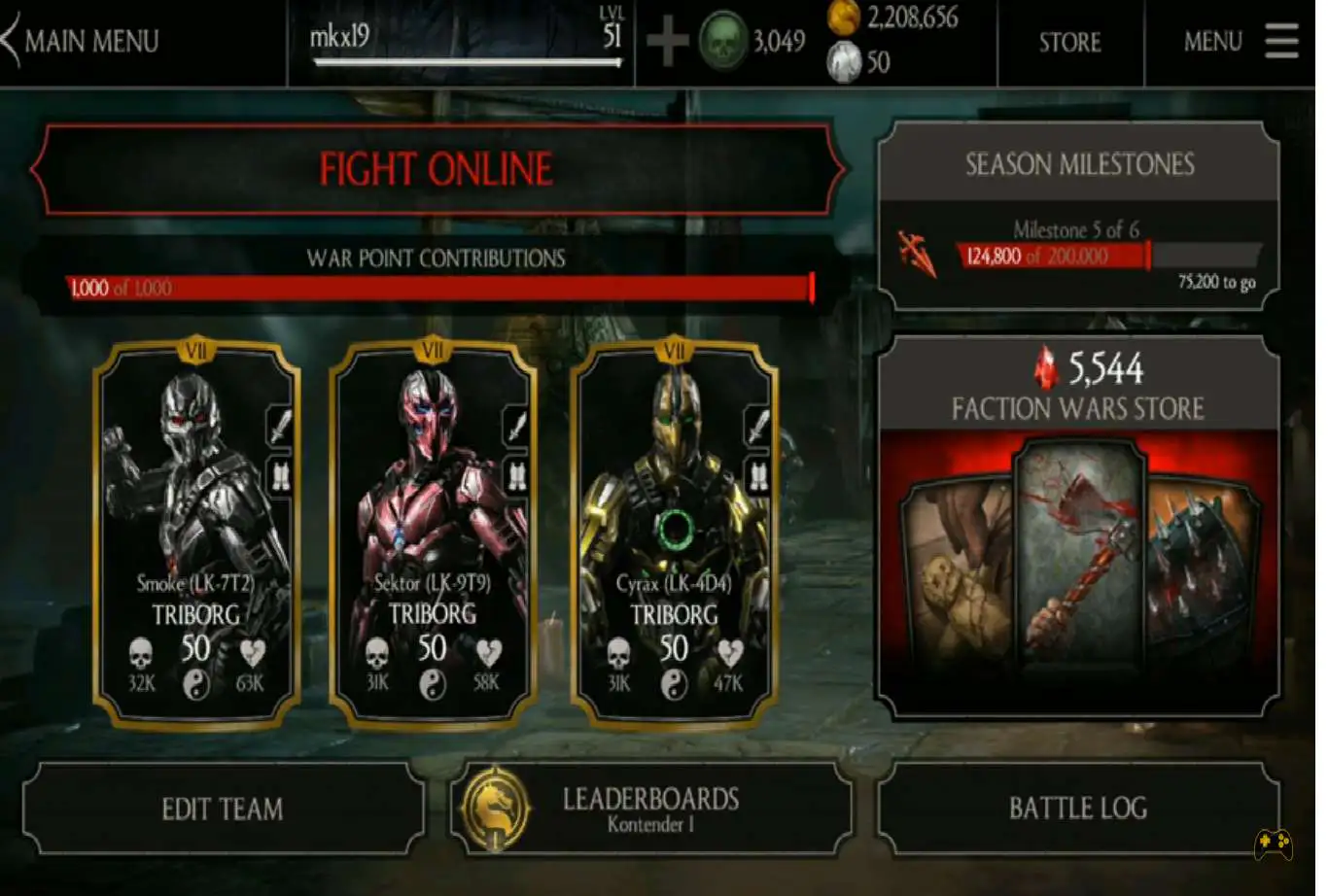Edit Team lineup
Image resolution: width=1328 pixels, height=896 pixels.
[223, 809]
